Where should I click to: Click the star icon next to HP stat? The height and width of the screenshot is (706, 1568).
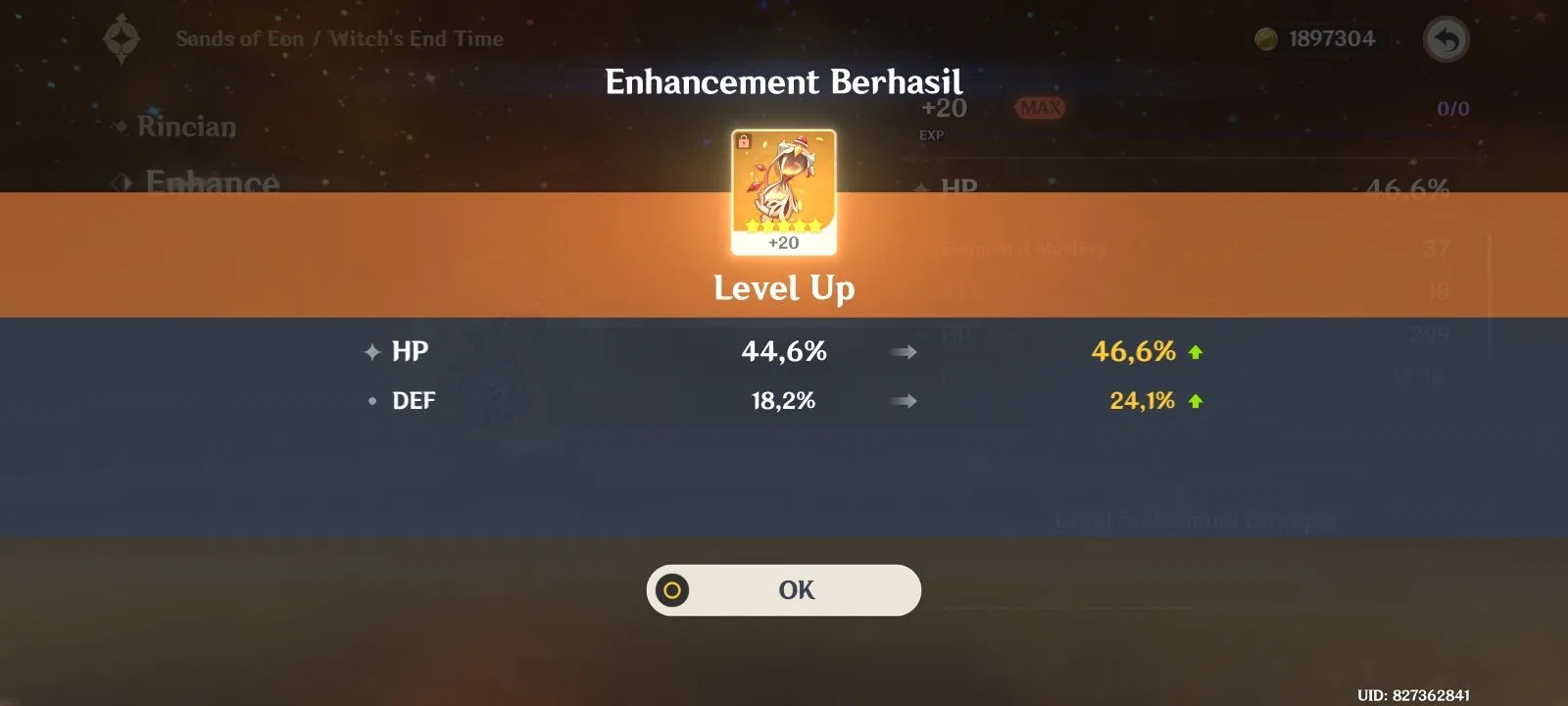click(372, 350)
